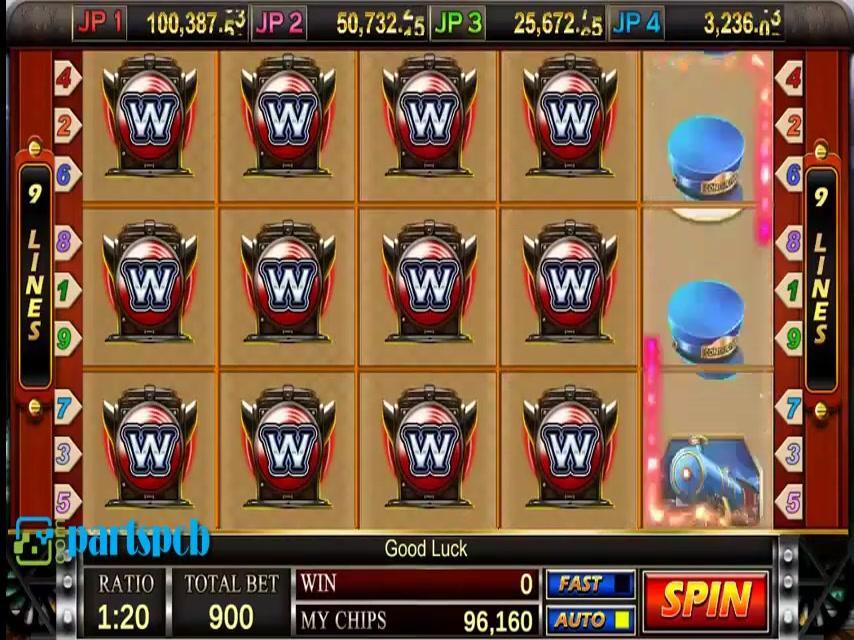
Task: Change the RATIO 1:20 setting
Action: [x=126, y=602]
